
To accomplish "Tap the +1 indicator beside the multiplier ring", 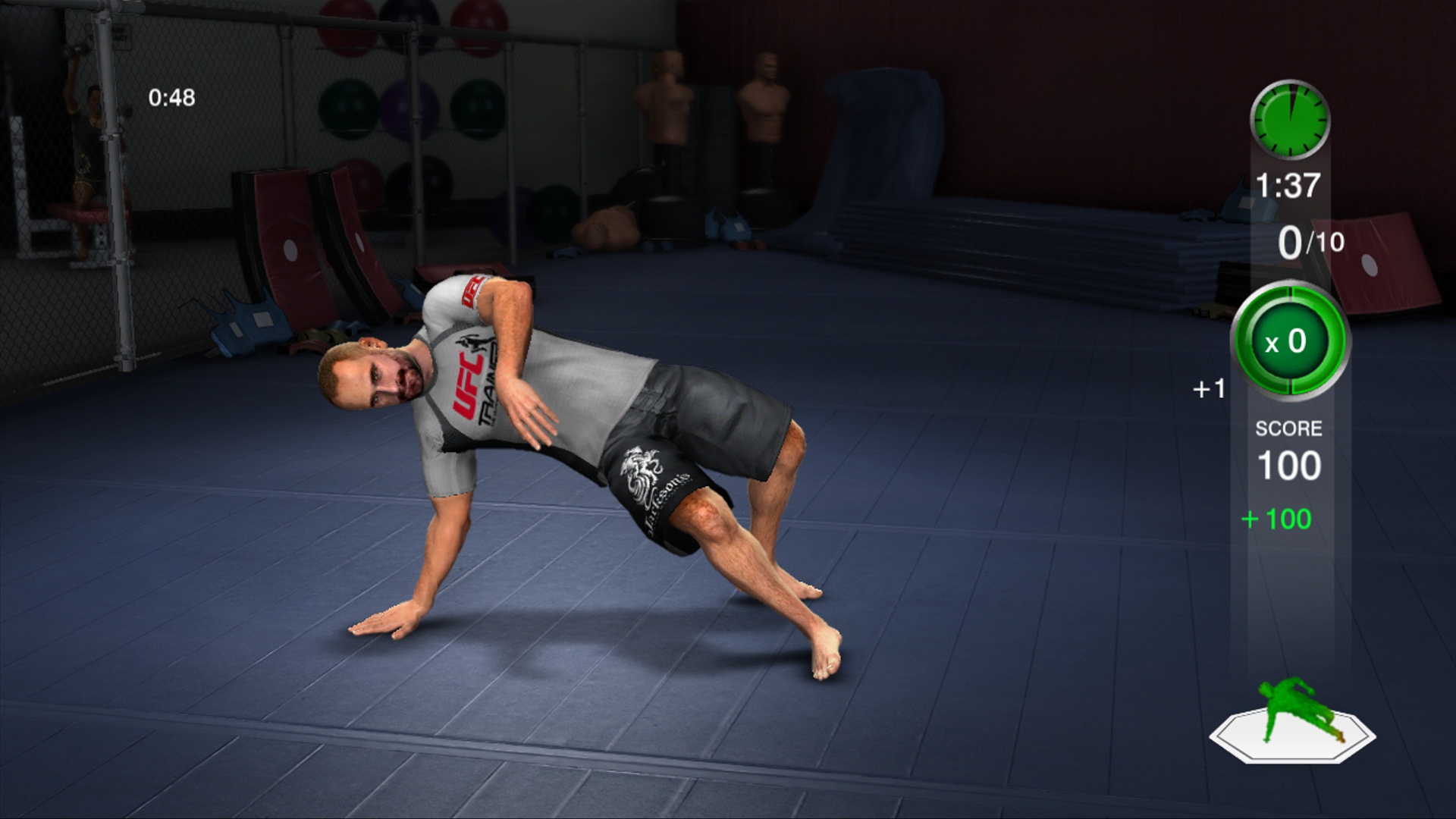I will (1210, 388).
